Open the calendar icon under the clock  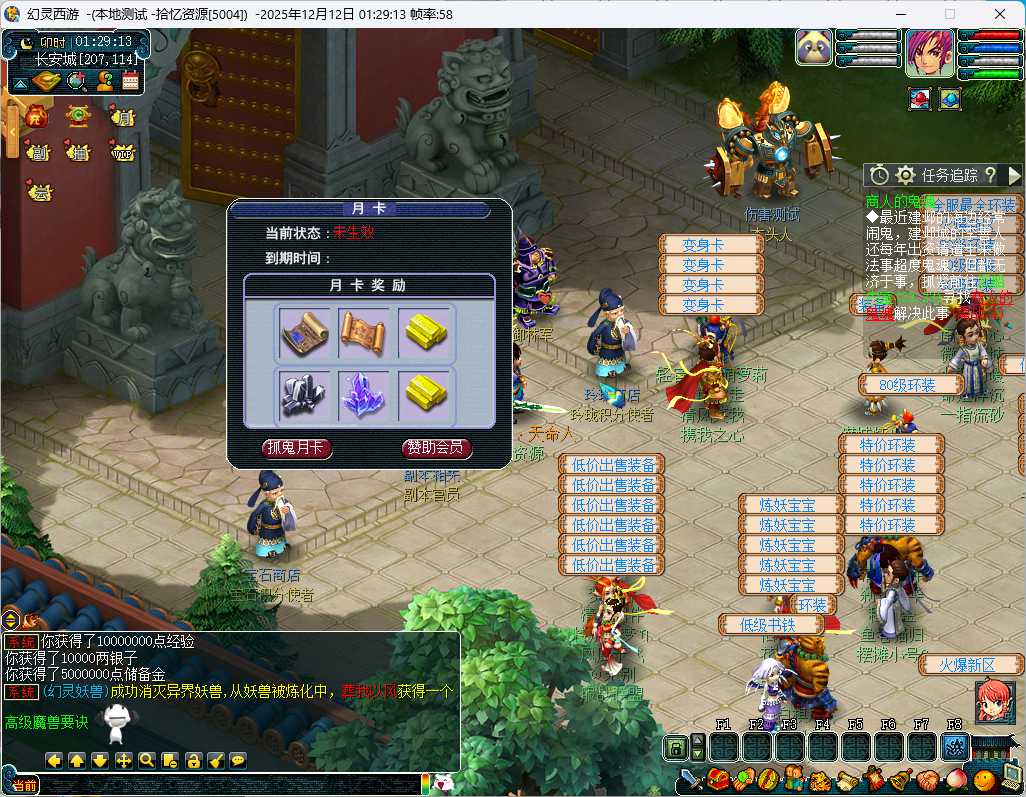tap(130, 82)
